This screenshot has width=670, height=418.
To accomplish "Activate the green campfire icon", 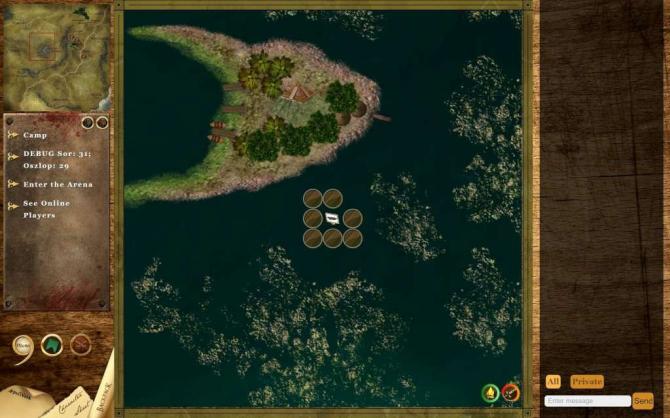I will pyautogui.click(x=490, y=393).
